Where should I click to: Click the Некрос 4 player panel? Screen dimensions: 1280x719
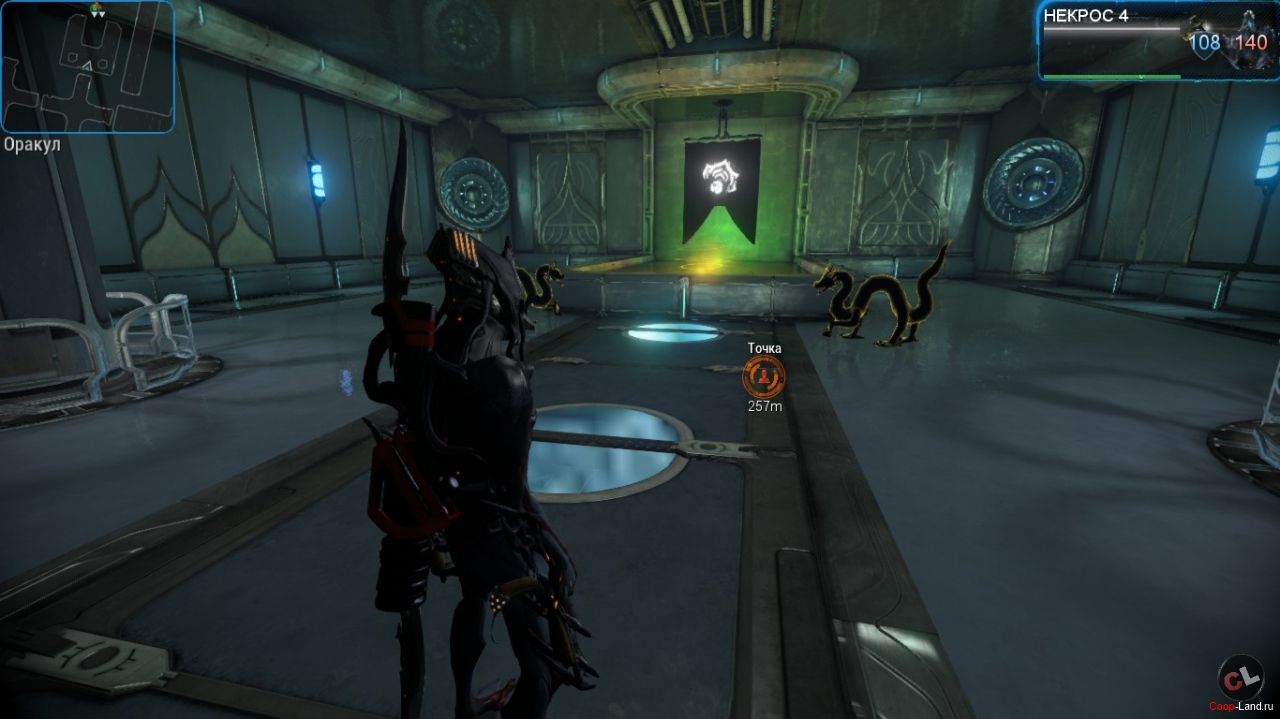click(1157, 40)
